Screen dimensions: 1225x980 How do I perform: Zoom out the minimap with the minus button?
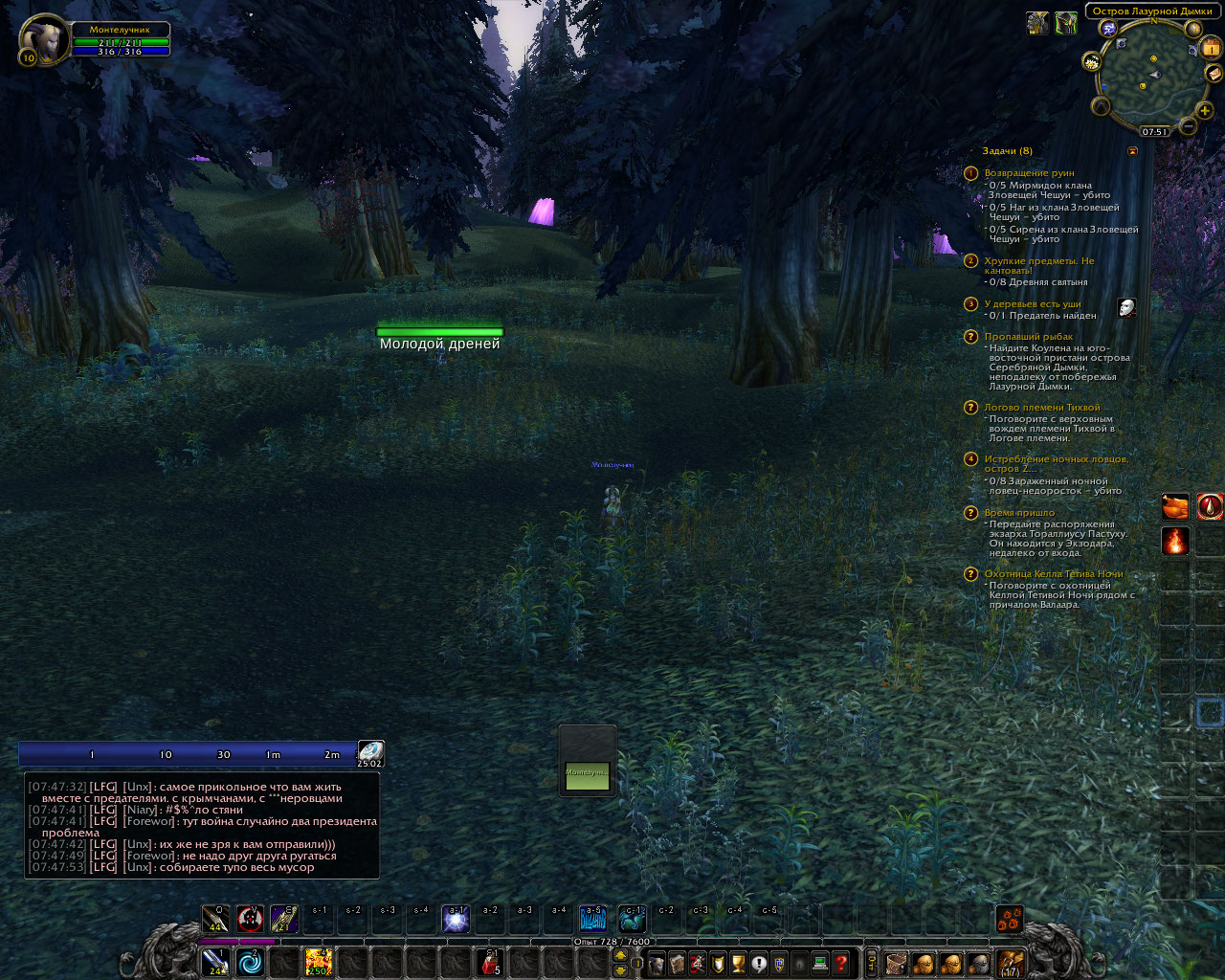point(1189,126)
